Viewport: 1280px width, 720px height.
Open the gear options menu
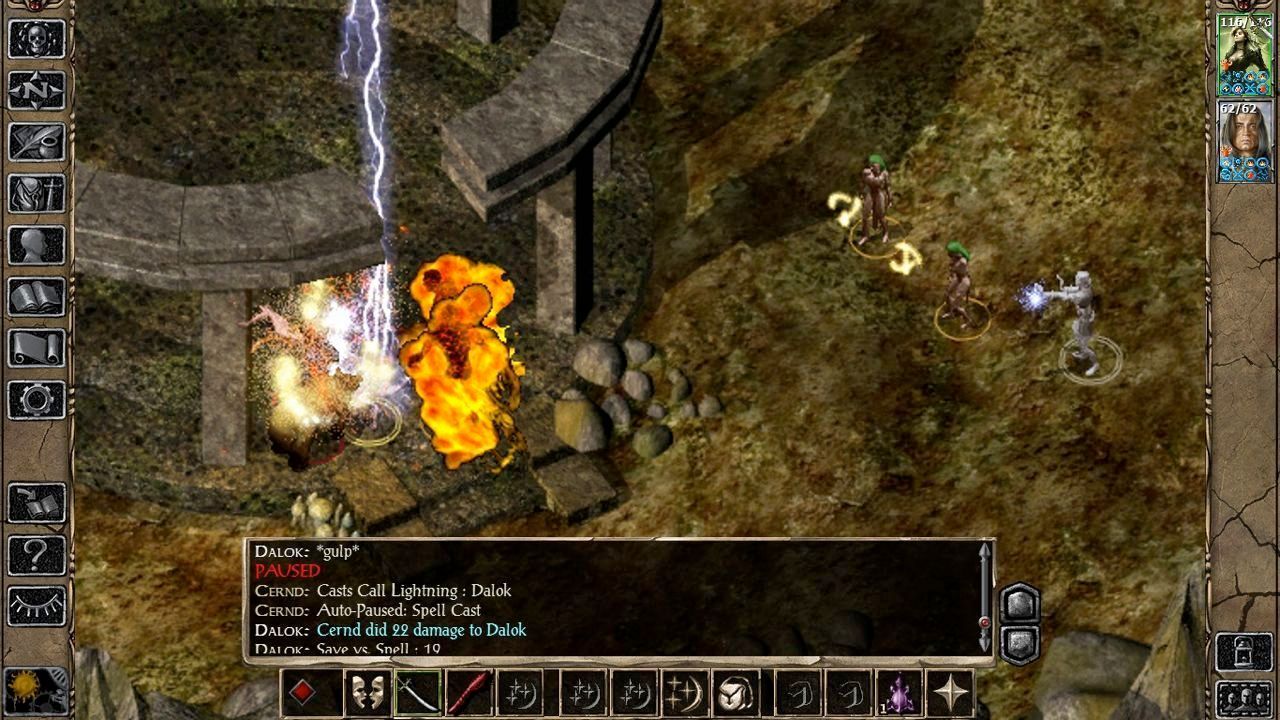(x=37, y=400)
